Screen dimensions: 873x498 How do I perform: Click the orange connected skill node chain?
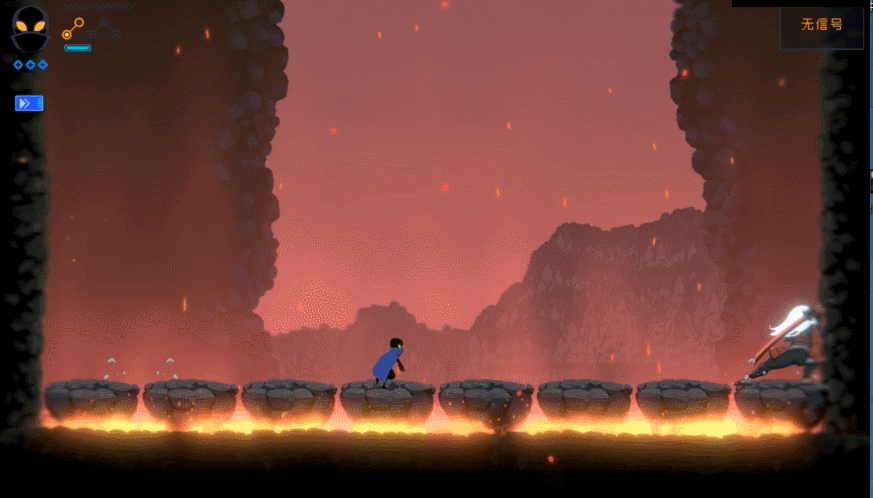pyautogui.click(x=73, y=28)
